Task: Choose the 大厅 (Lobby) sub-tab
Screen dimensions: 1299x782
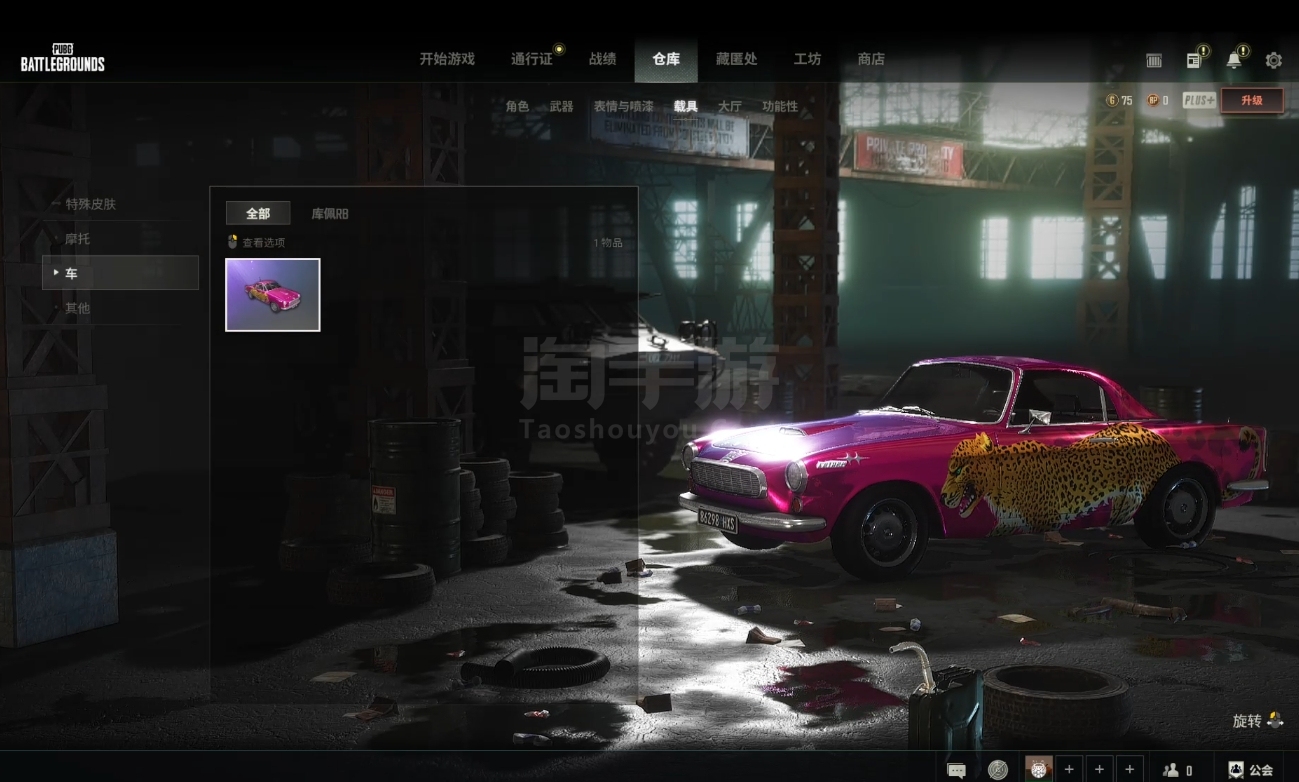Action: [730, 106]
